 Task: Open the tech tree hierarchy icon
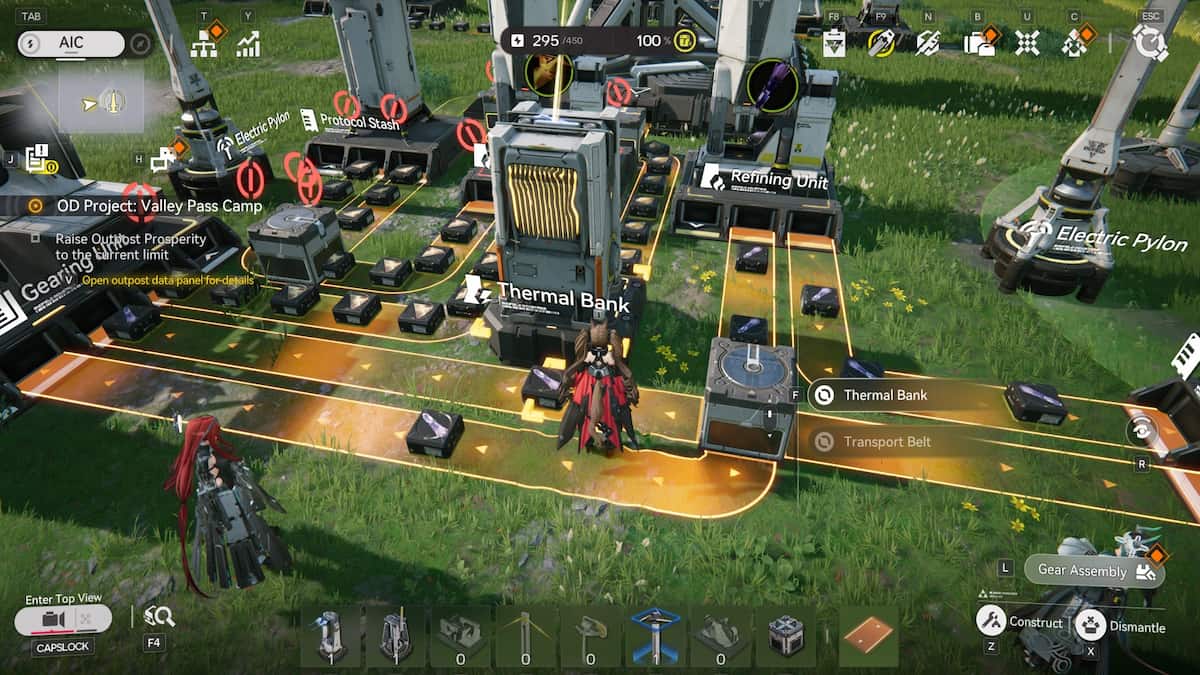(x=204, y=44)
